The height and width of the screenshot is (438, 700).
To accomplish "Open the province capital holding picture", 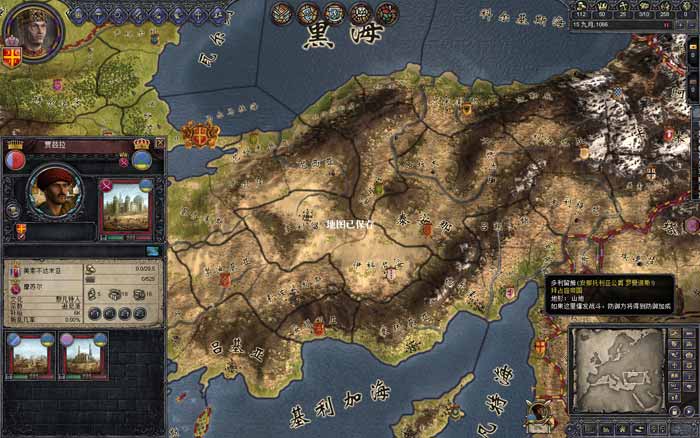I will [124, 208].
